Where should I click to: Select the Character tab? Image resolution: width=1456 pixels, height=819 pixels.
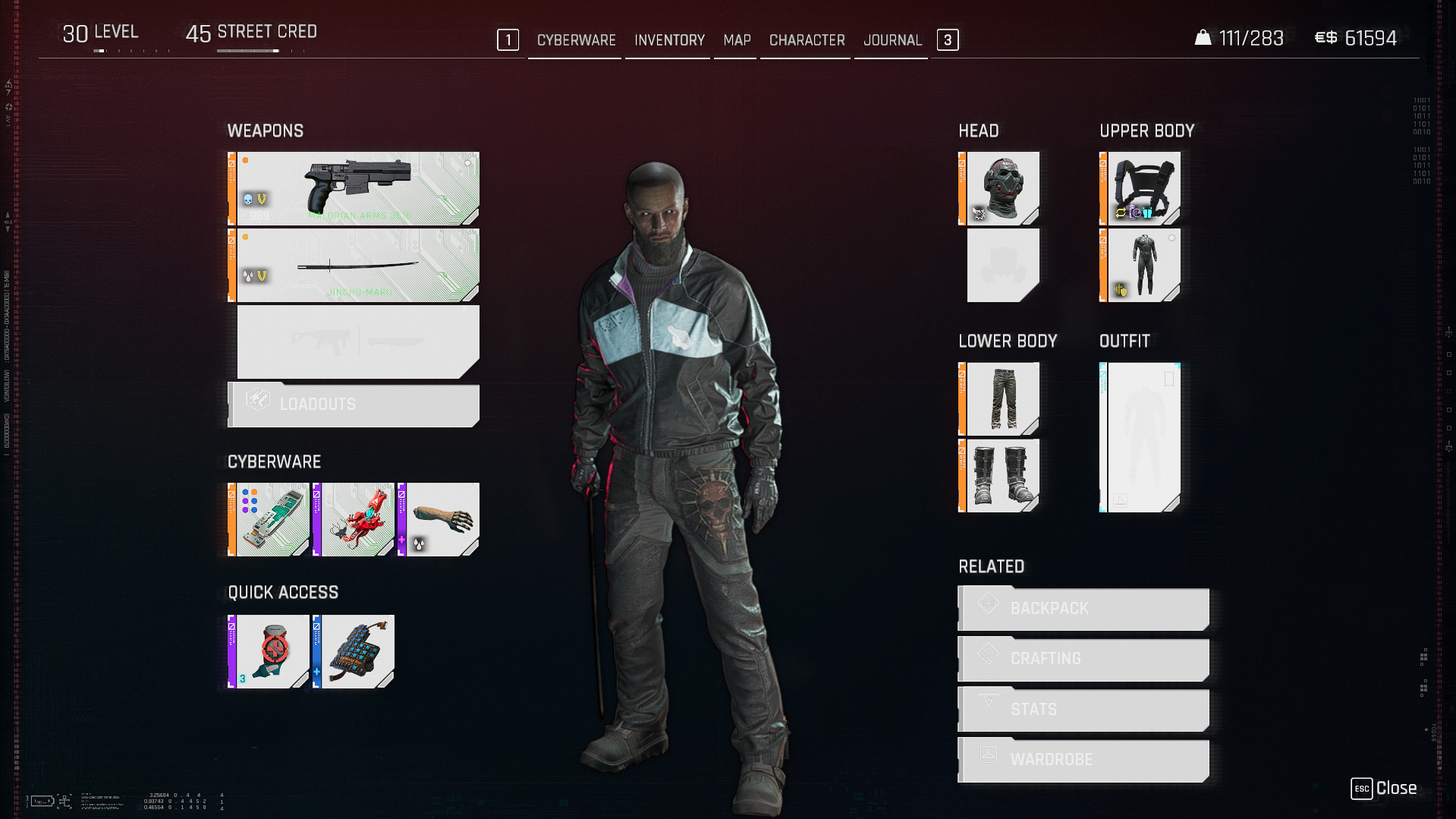click(807, 40)
